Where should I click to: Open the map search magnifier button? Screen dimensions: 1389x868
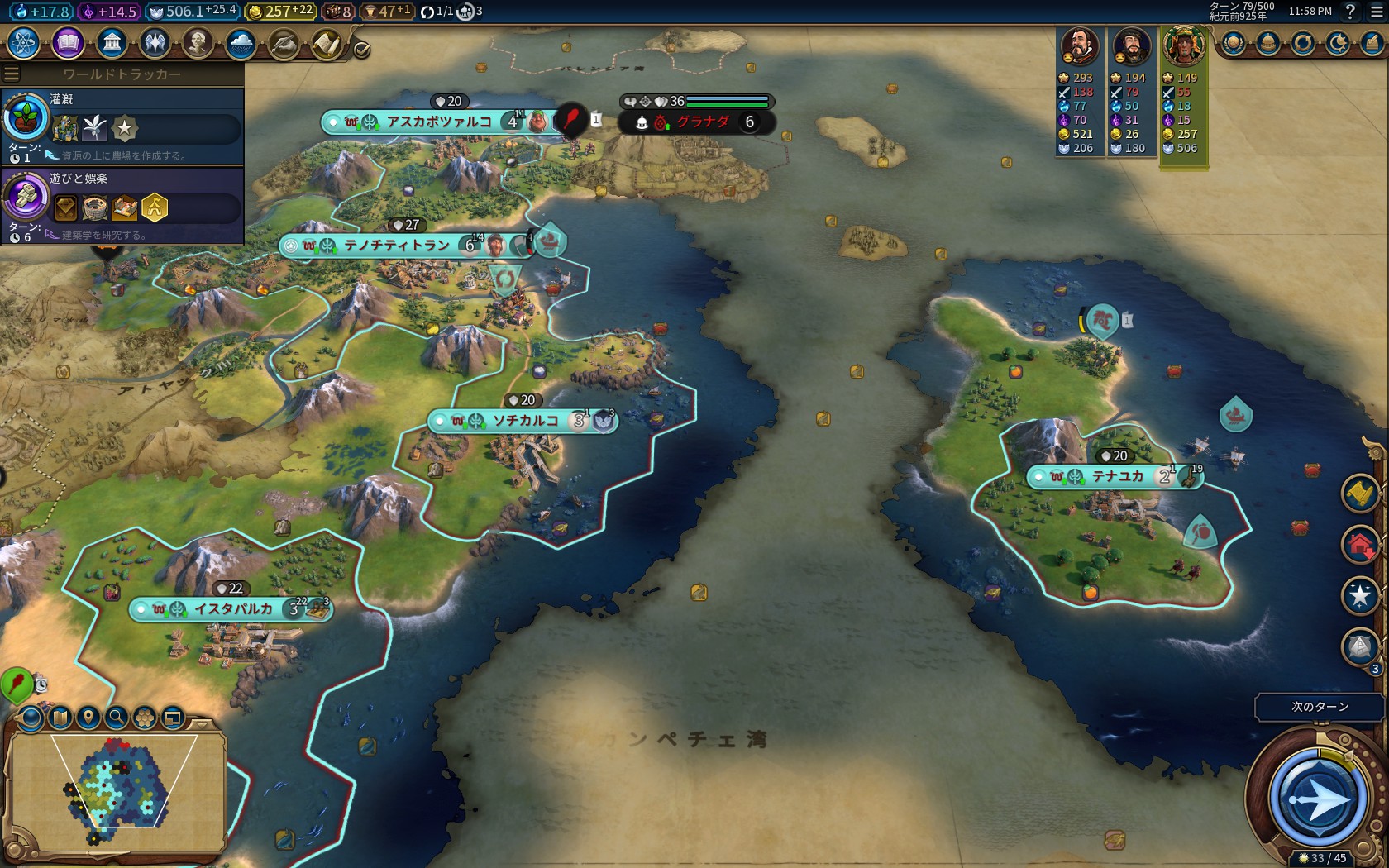coord(117,717)
